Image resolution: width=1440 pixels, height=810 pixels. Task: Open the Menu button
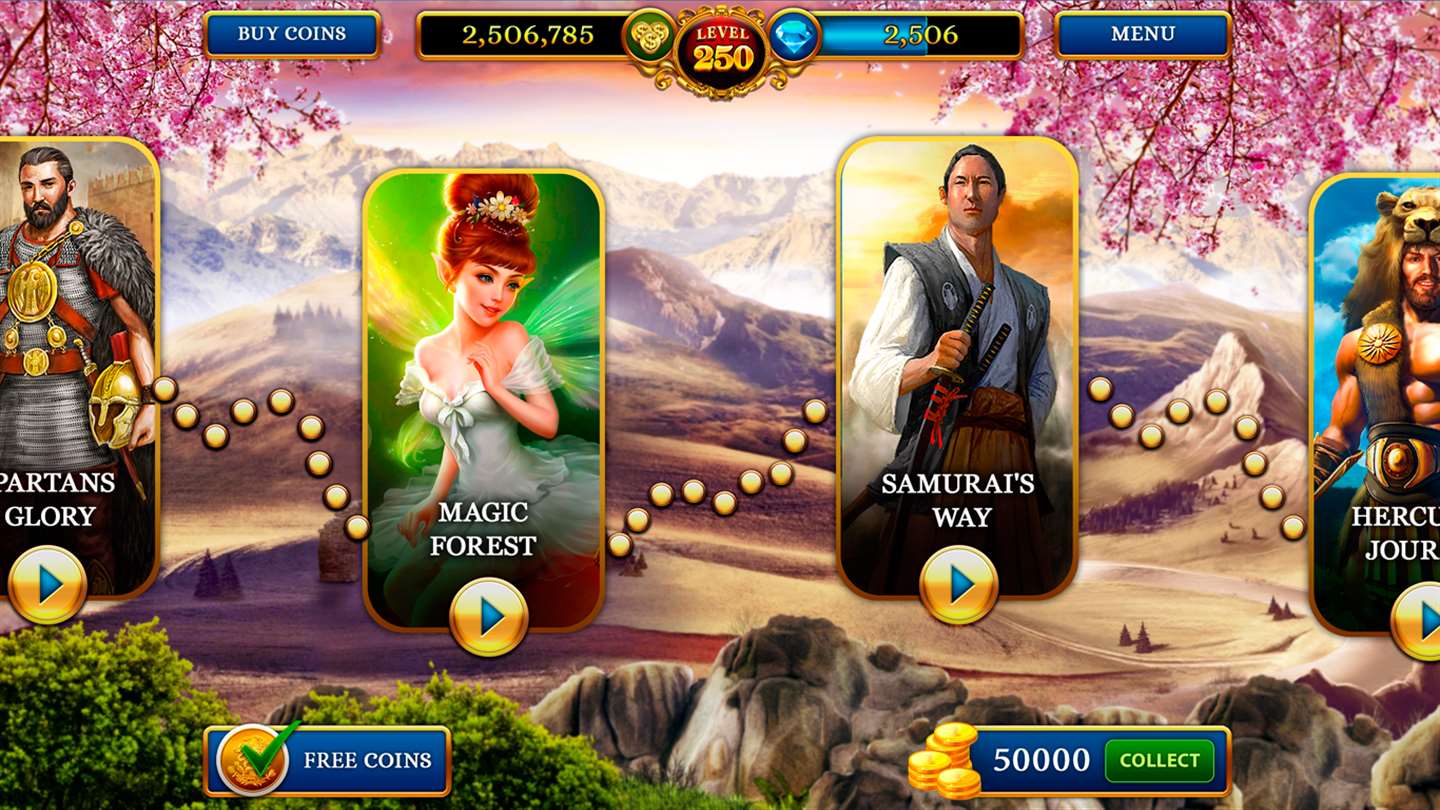tap(1142, 35)
